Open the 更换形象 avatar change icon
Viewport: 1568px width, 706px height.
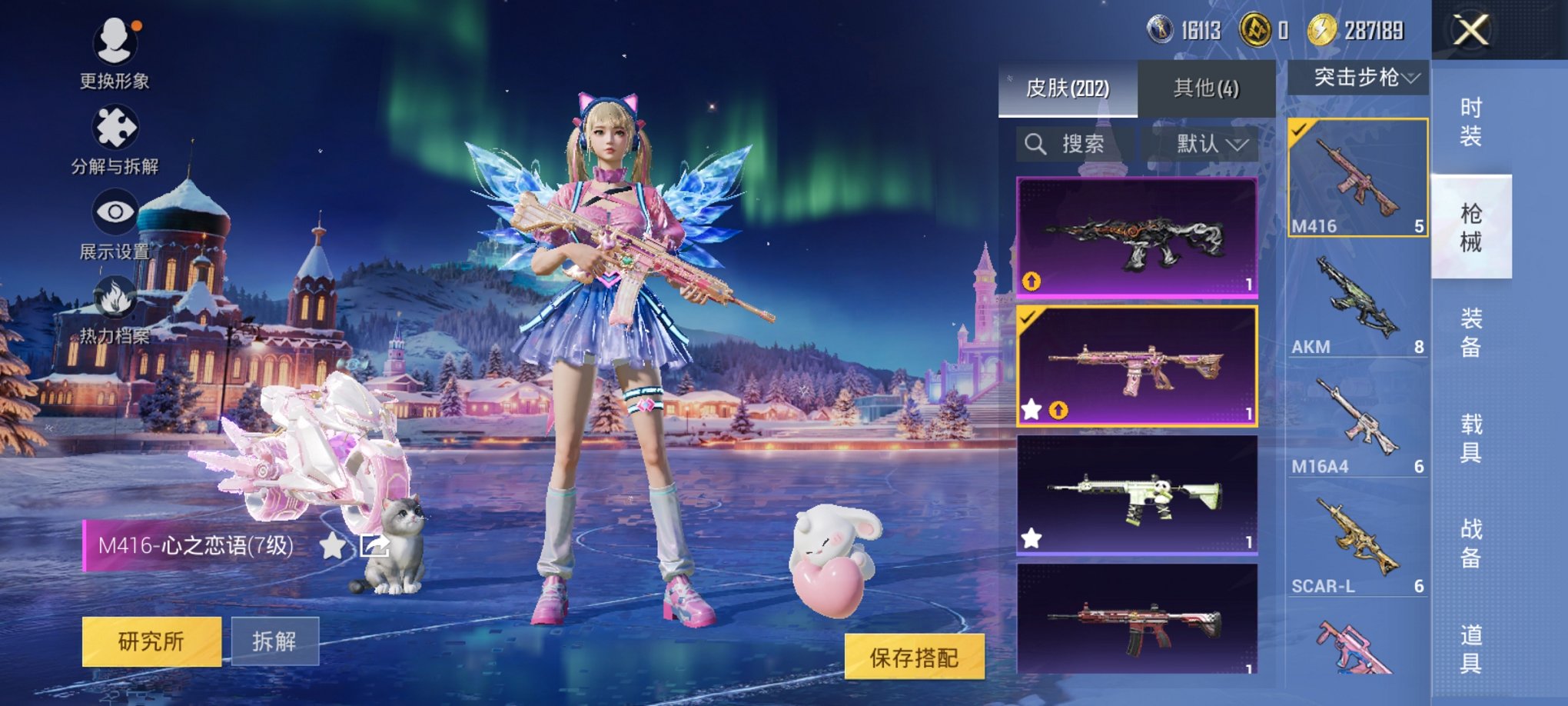coord(114,38)
